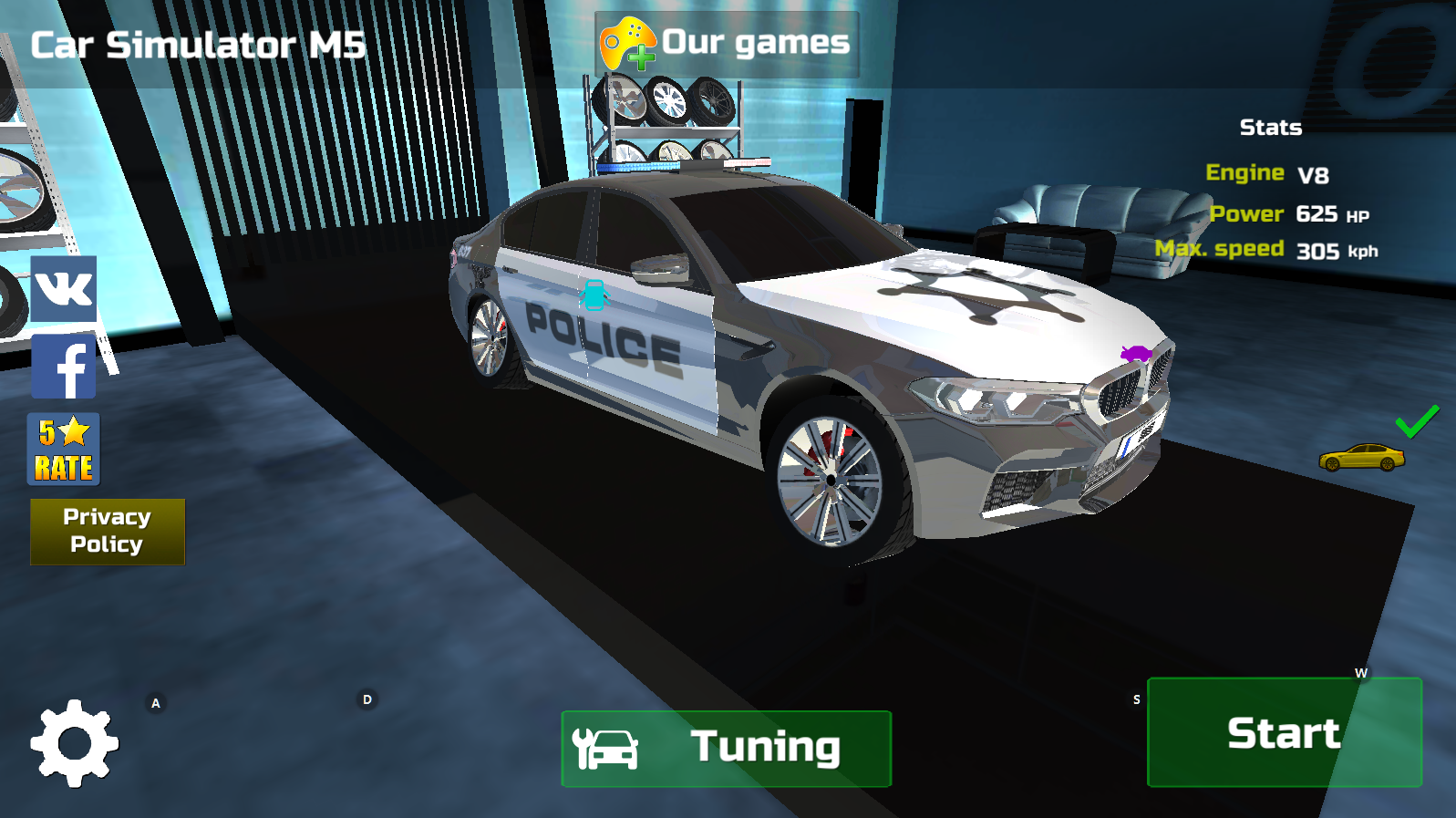This screenshot has height=818, width=1456.
Task: Click the 5 RATE badge to rate
Action: tap(63, 448)
